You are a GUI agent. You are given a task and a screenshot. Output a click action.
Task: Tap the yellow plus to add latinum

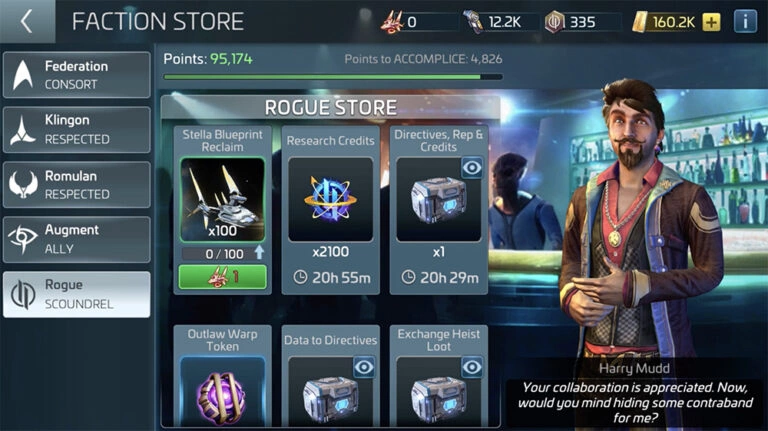pyautogui.click(x=711, y=21)
